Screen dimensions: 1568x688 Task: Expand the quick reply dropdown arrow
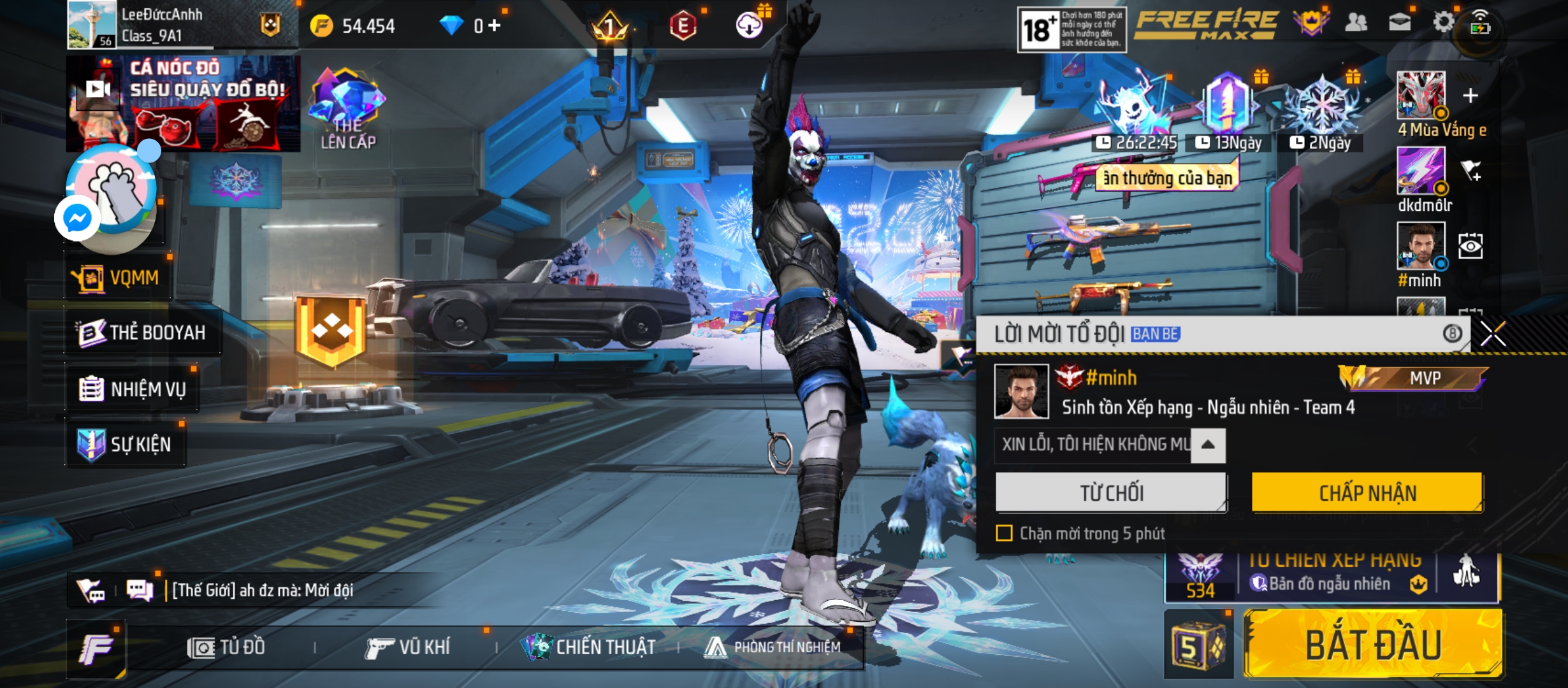click(x=1208, y=445)
